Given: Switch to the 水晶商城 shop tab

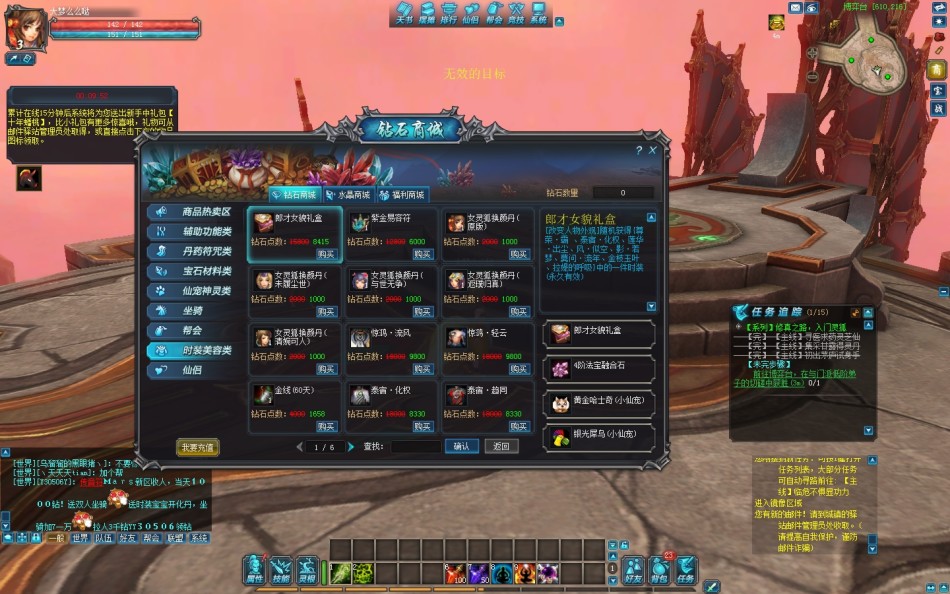Looking at the screenshot, I should coord(348,195).
